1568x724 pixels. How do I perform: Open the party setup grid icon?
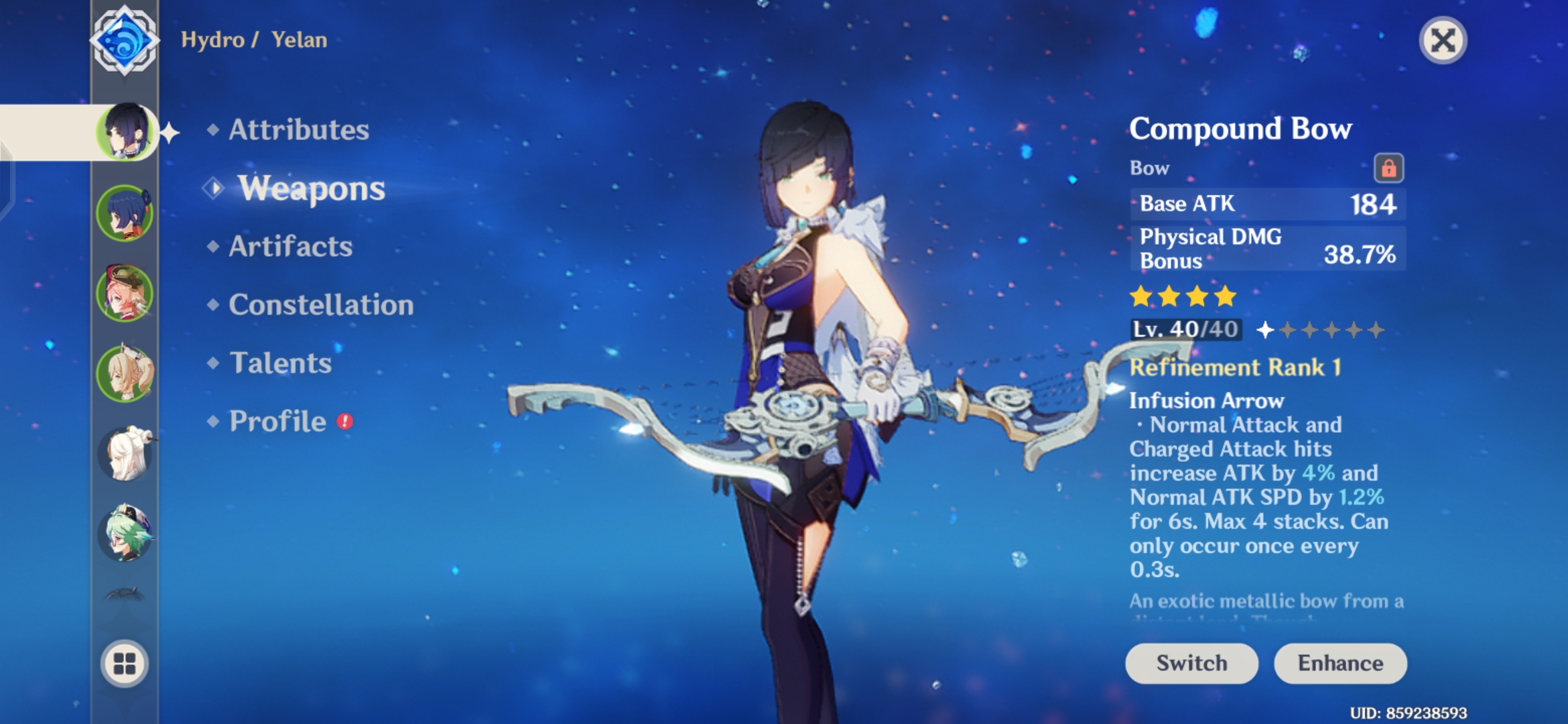(125, 664)
